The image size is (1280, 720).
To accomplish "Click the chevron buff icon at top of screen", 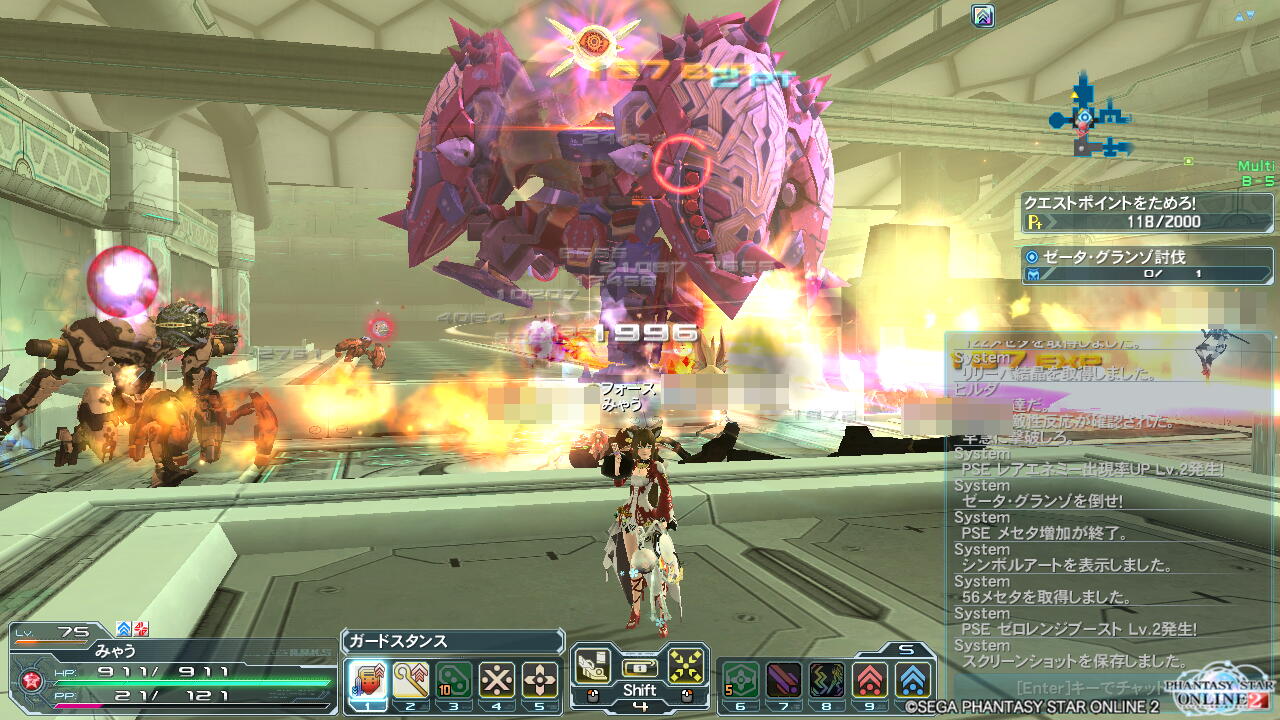I will 983,15.
